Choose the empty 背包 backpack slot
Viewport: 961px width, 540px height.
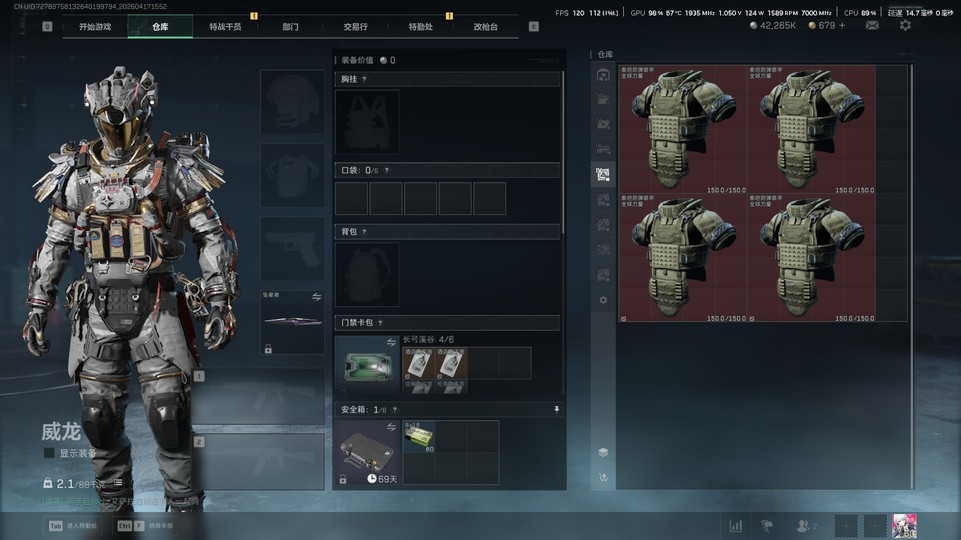click(x=367, y=274)
